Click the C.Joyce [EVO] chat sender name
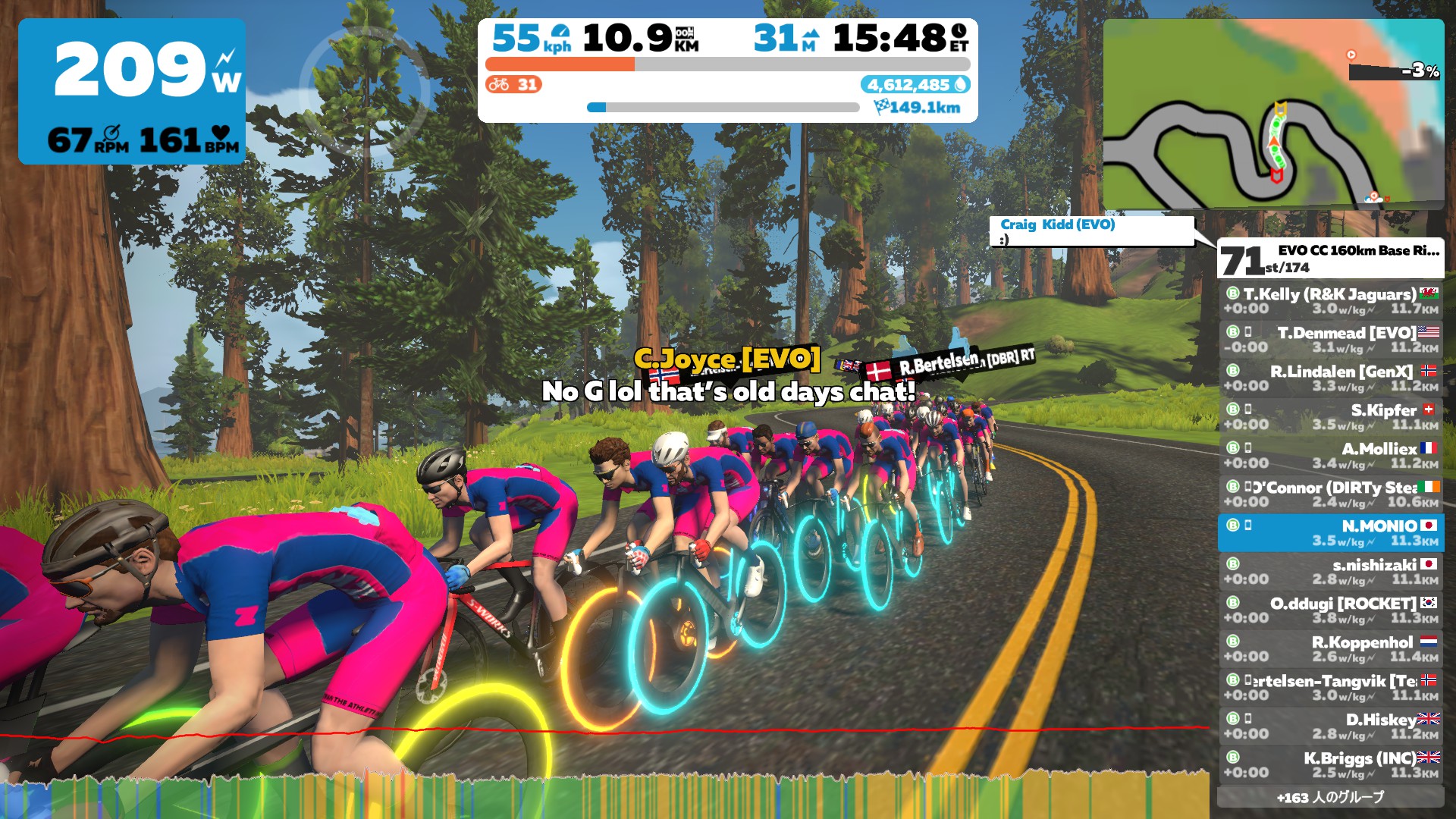Viewport: 1456px width, 819px height. [726, 362]
